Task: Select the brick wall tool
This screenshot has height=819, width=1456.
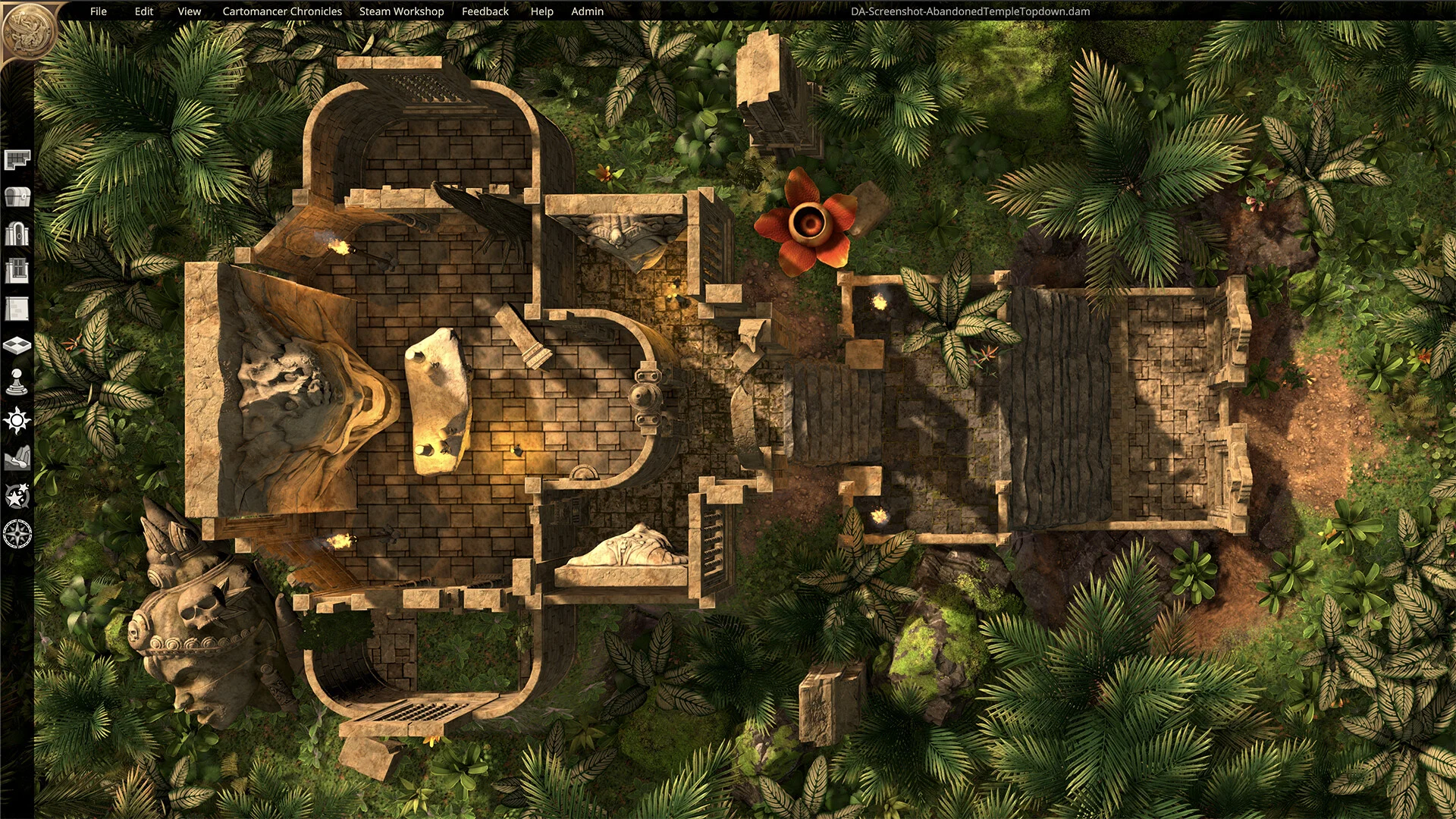Action: click(17, 308)
